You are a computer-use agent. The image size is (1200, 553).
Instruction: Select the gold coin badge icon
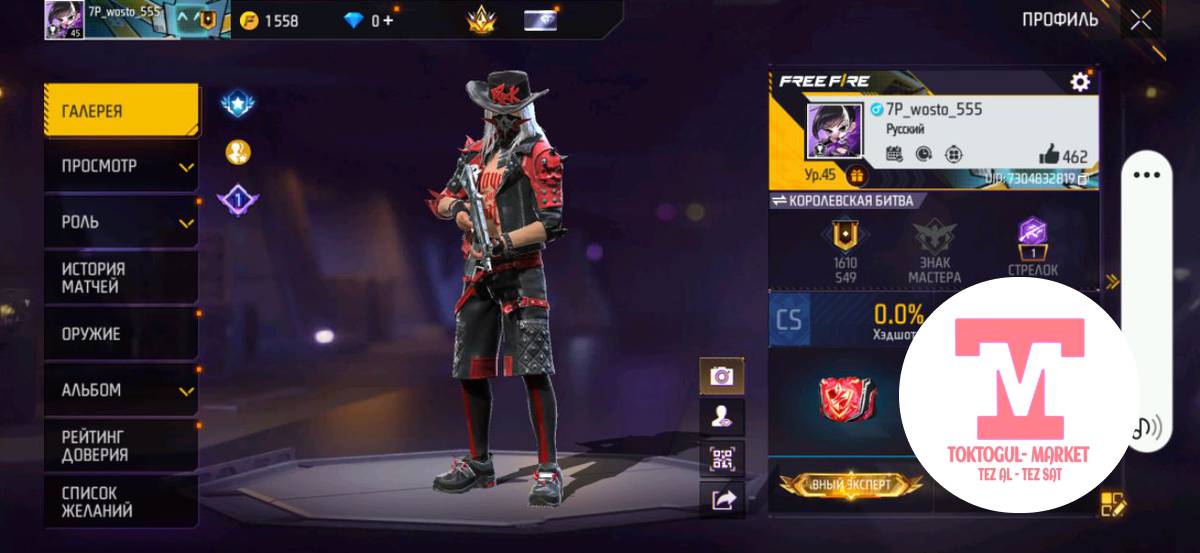[x=237, y=152]
